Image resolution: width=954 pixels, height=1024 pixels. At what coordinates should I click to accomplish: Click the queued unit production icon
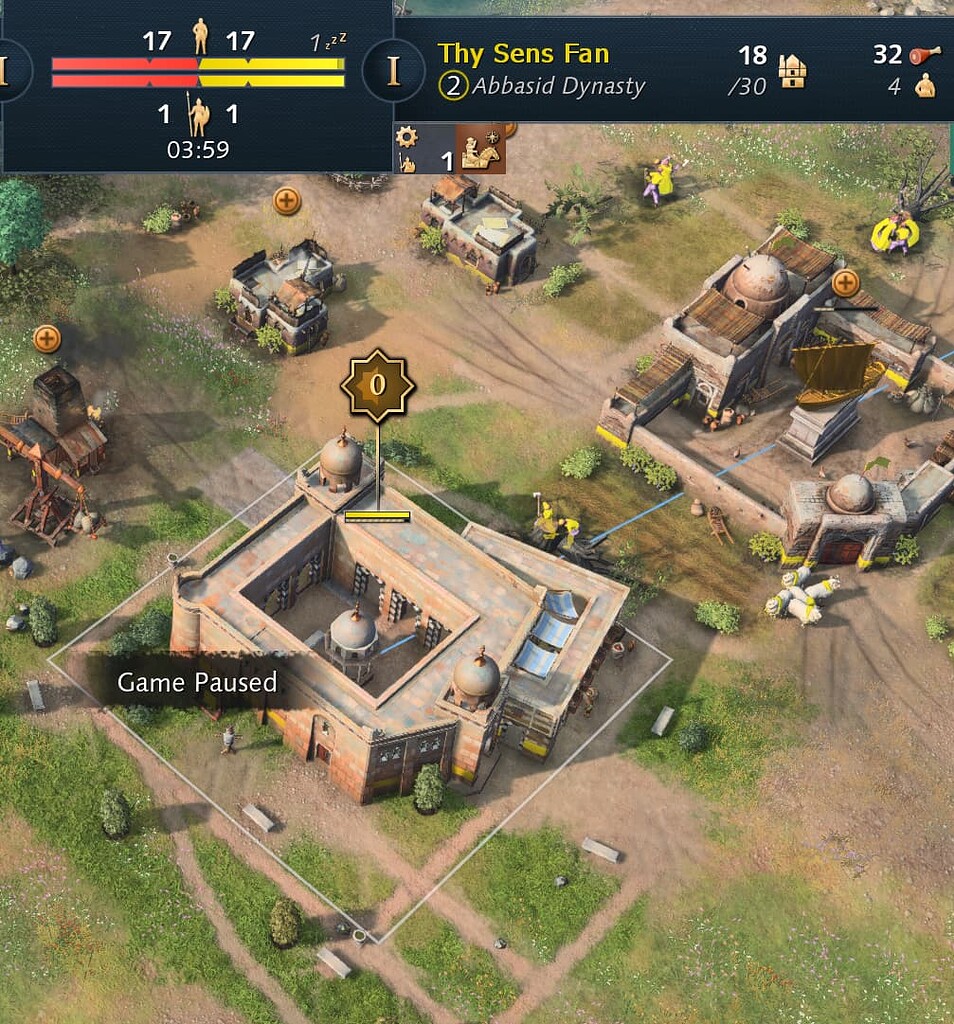[480, 149]
